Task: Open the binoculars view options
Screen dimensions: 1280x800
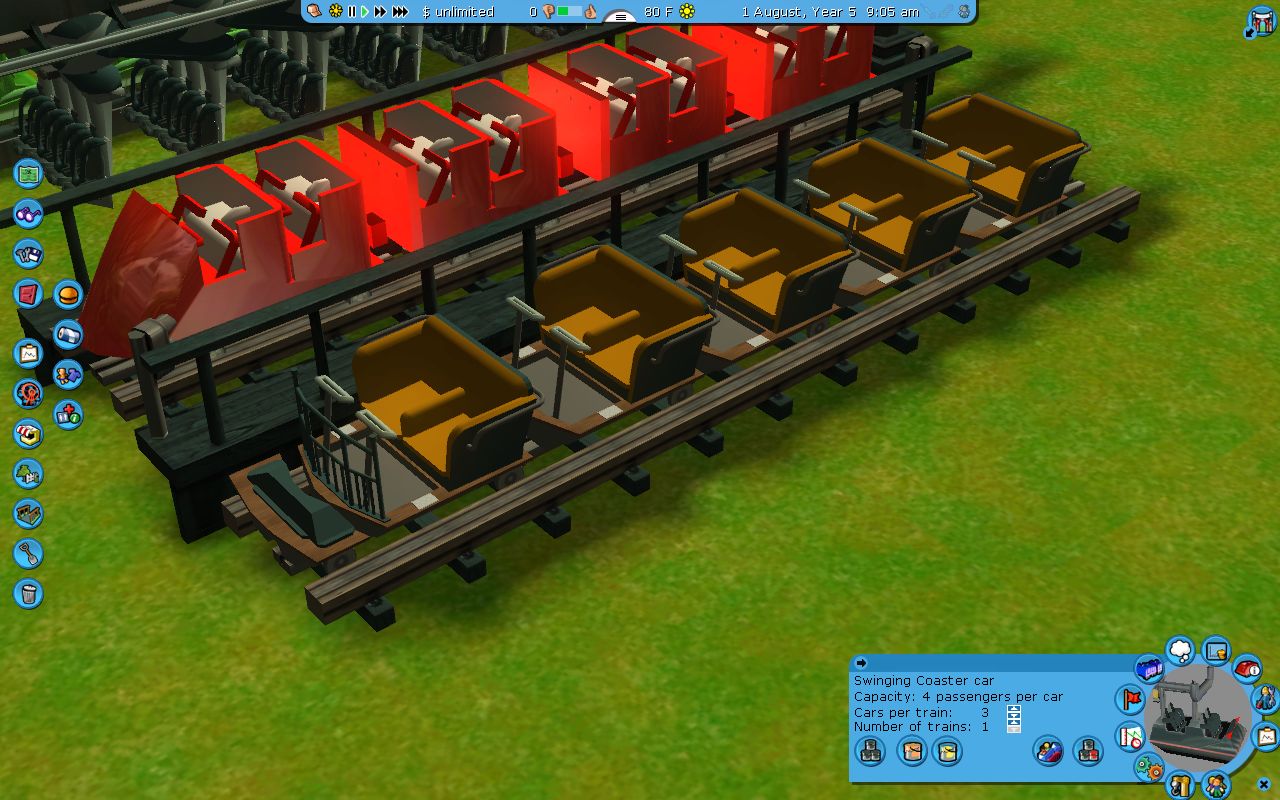Action: (x=28, y=213)
